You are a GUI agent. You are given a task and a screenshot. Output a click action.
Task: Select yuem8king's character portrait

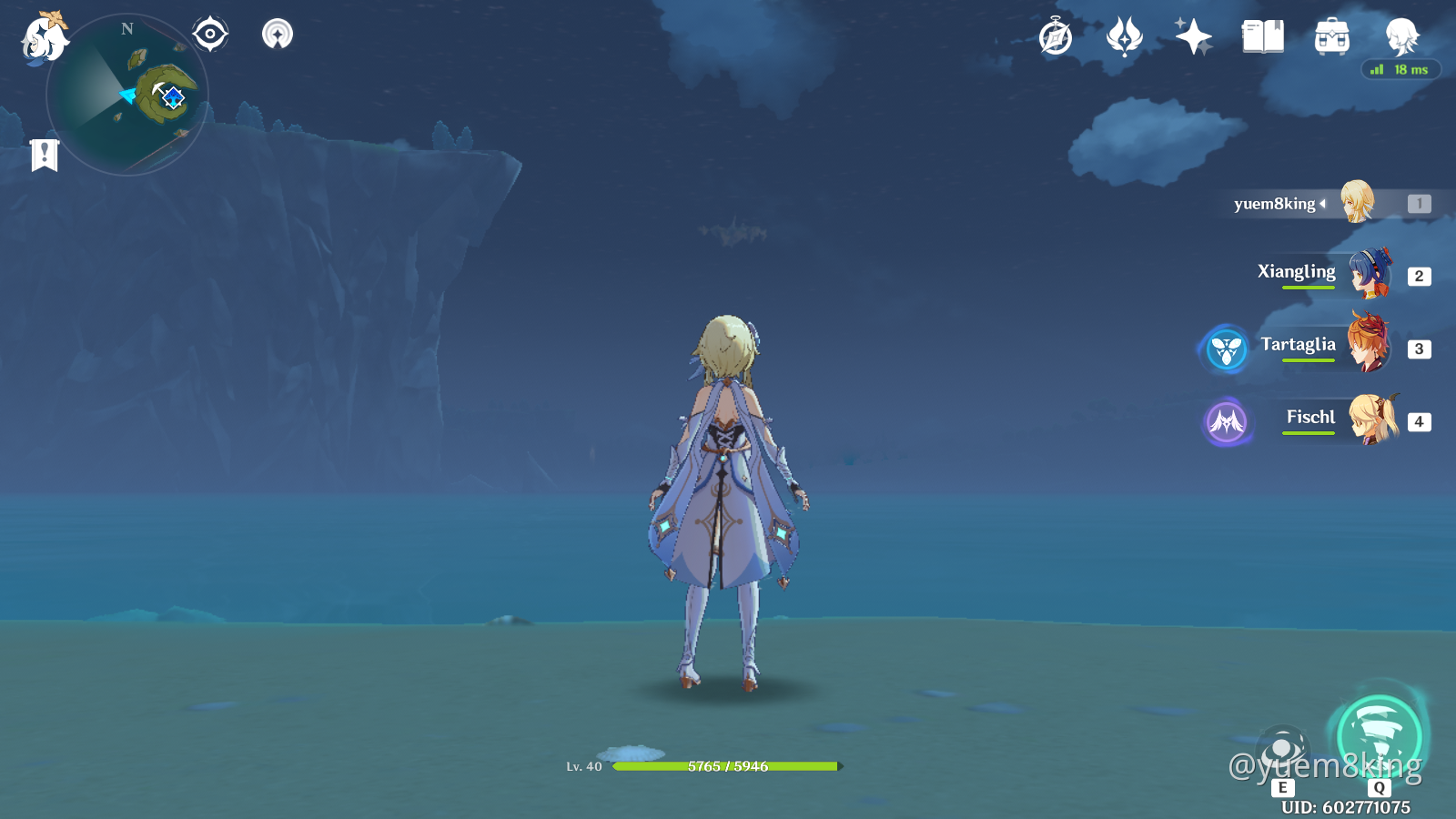click(1355, 204)
